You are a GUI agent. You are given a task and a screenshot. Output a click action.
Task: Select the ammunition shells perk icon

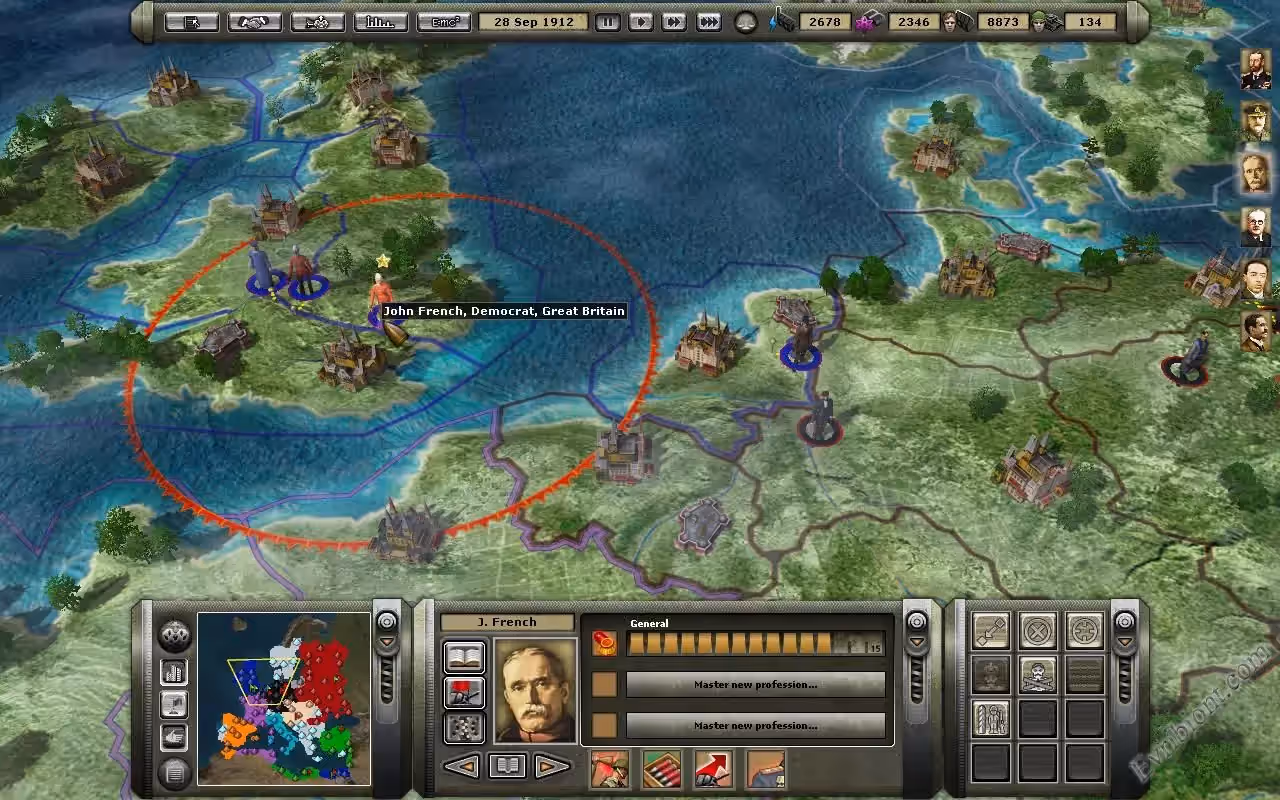pos(661,769)
